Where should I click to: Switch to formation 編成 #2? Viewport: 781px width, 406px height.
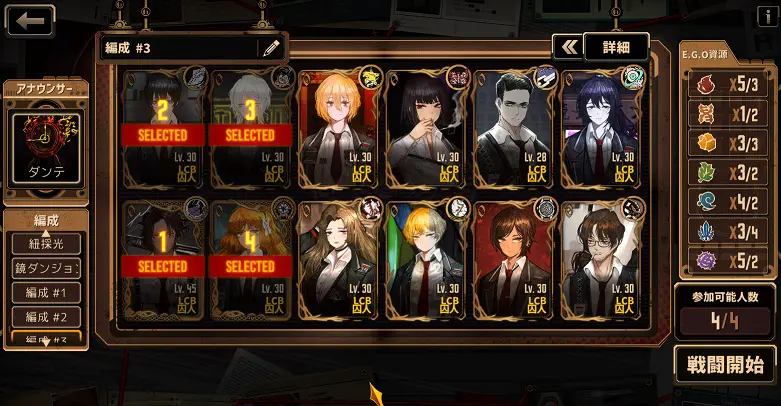point(45,317)
